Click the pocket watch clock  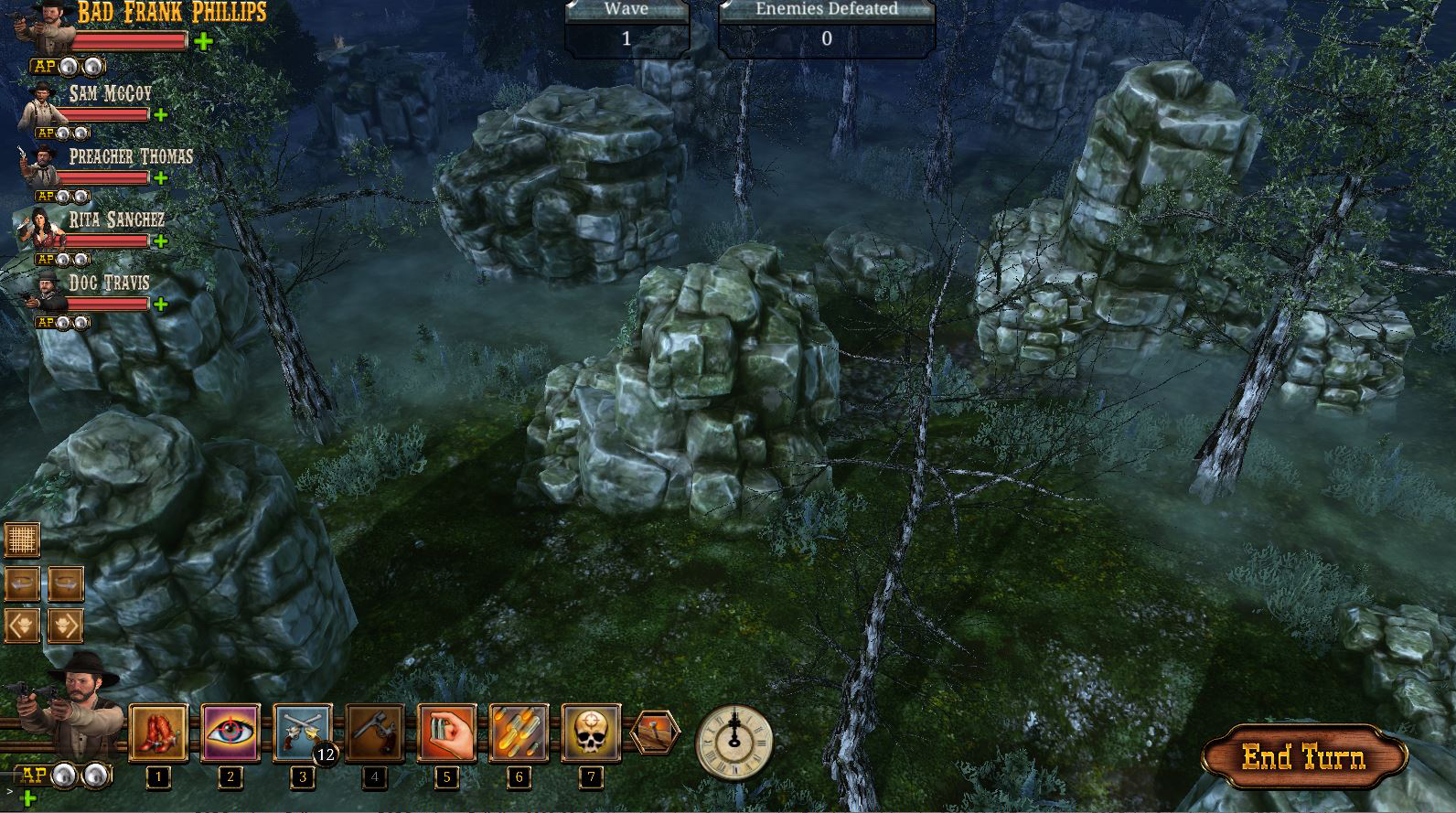tap(733, 741)
